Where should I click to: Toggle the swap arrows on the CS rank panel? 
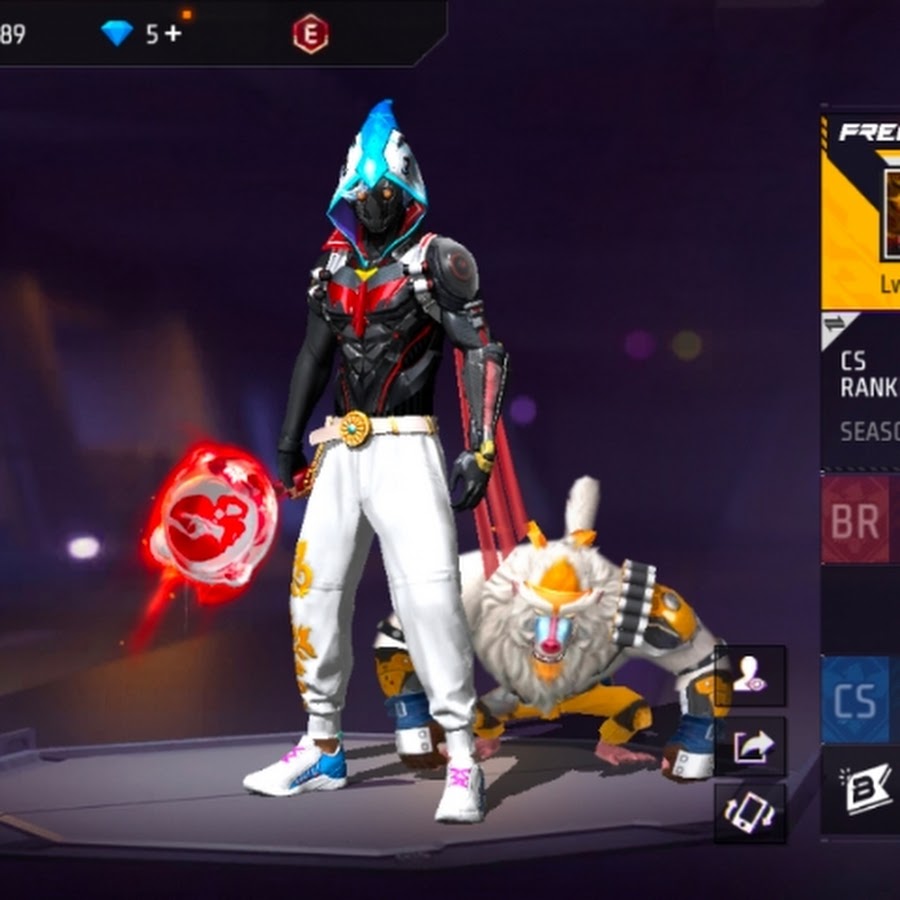[836, 323]
